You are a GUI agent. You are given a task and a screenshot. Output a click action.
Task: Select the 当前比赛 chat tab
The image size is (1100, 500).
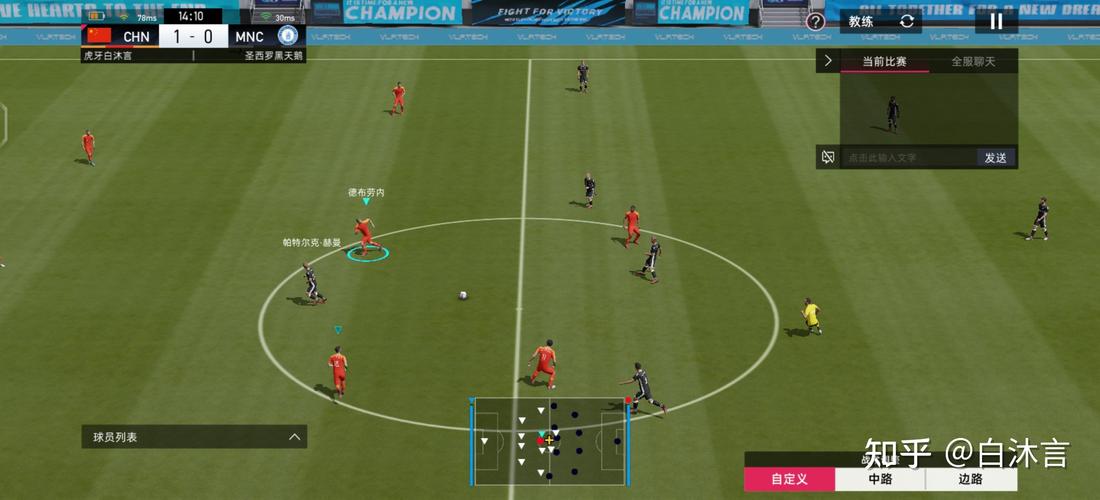tap(885, 61)
